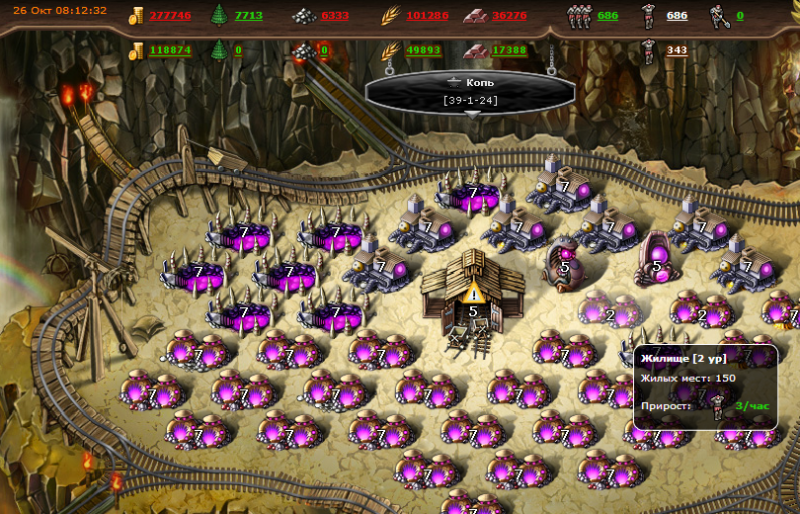Click the gold income value 118874

pyautogui.click(x=170, y=50)
